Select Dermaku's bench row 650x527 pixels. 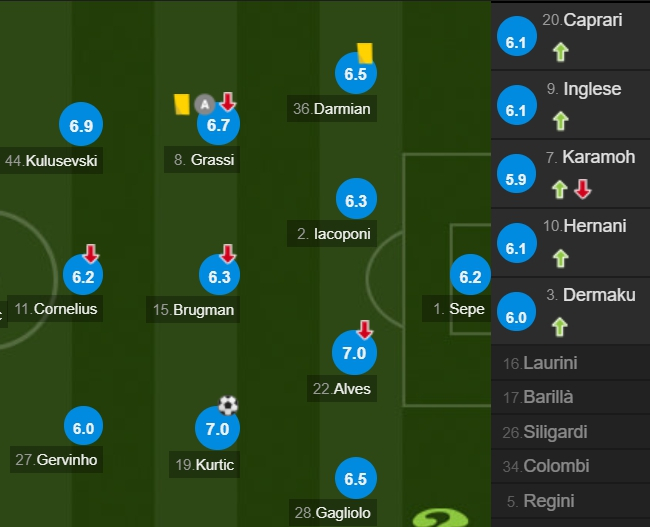coord(570,309)
